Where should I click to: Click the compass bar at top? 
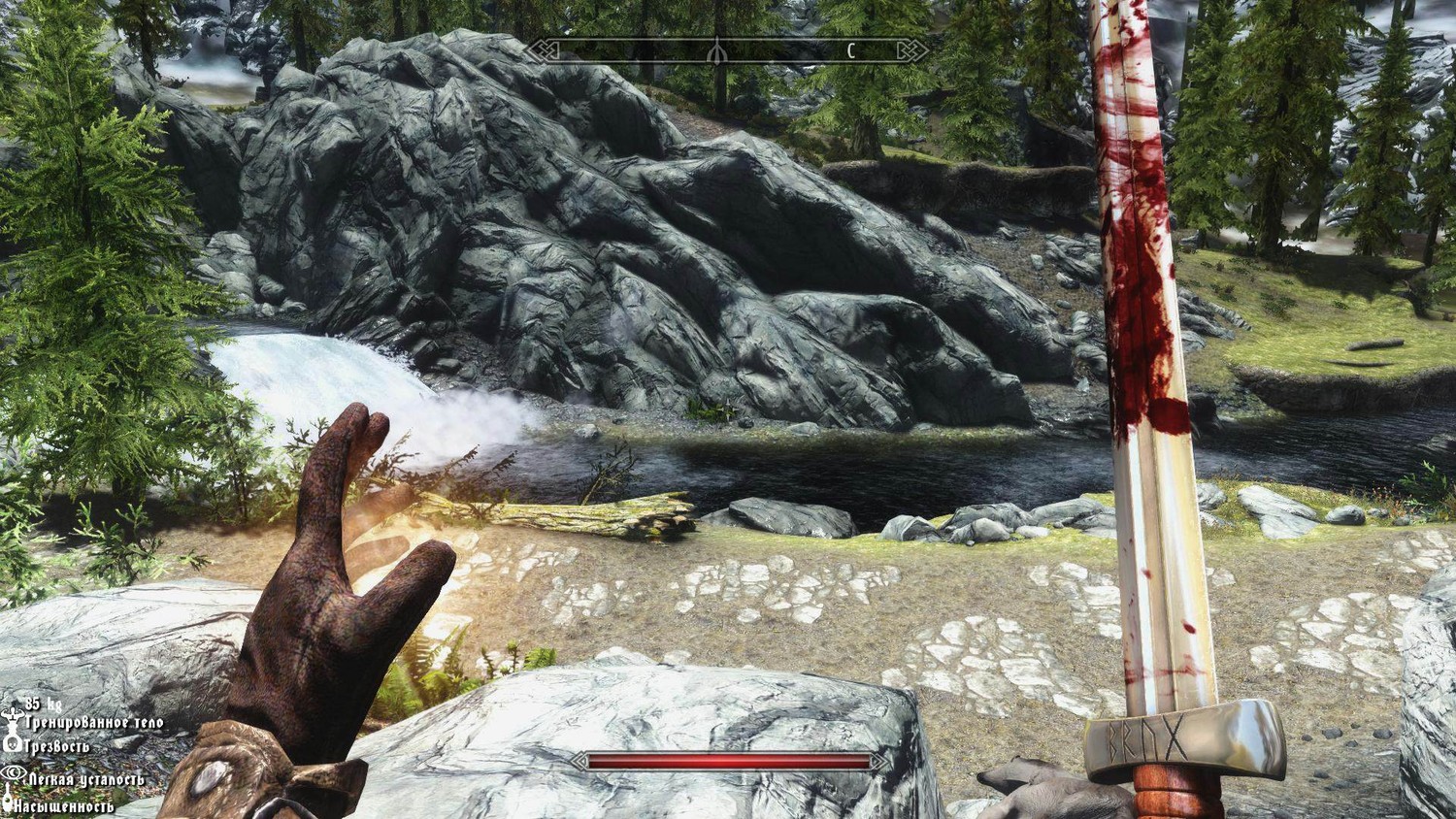[726, 49]
